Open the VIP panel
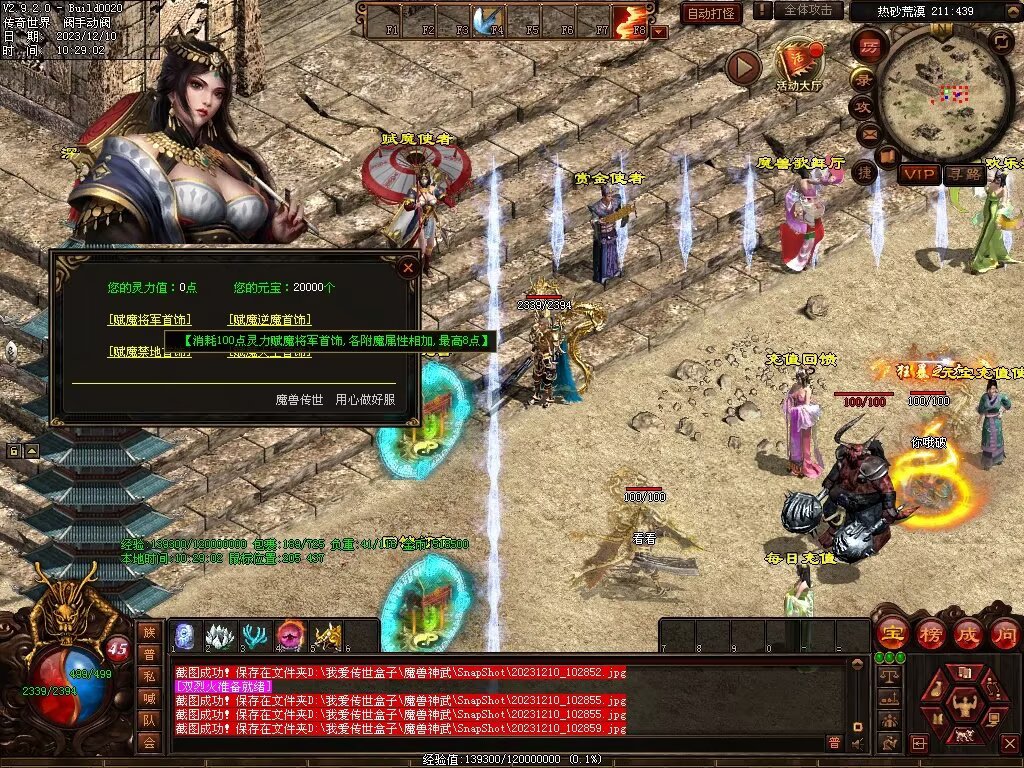The image size is (1024, 768). pyautogui.click(x=919, y=174)
